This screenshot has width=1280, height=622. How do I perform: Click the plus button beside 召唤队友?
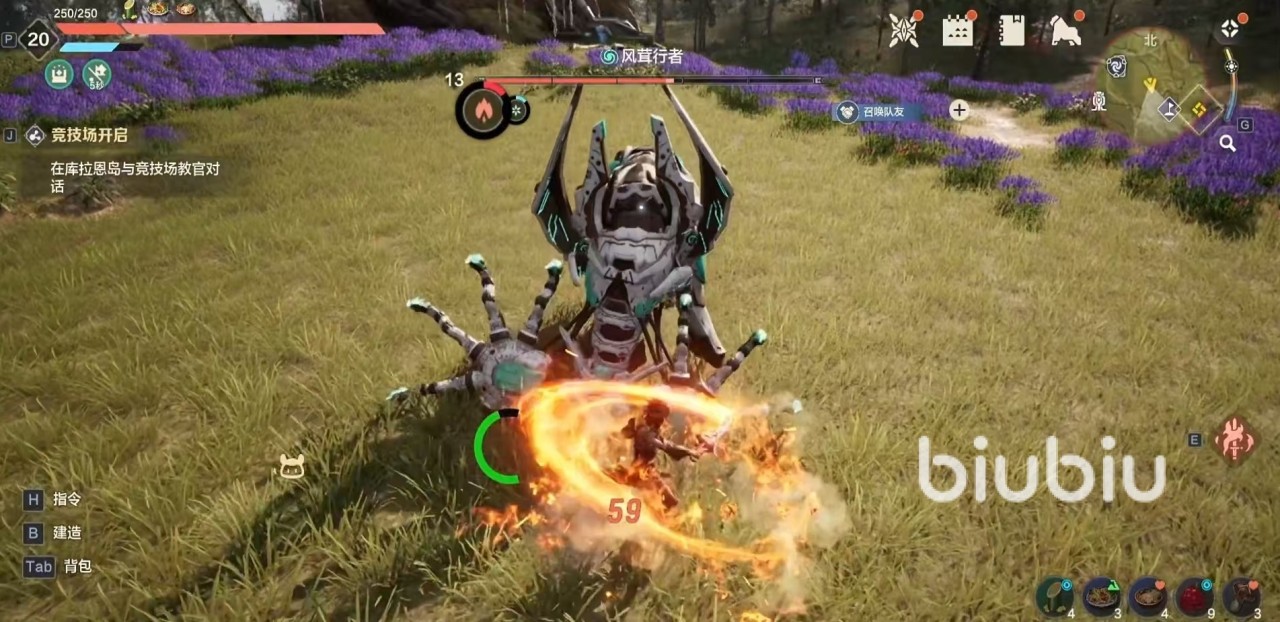click(959, 111)
